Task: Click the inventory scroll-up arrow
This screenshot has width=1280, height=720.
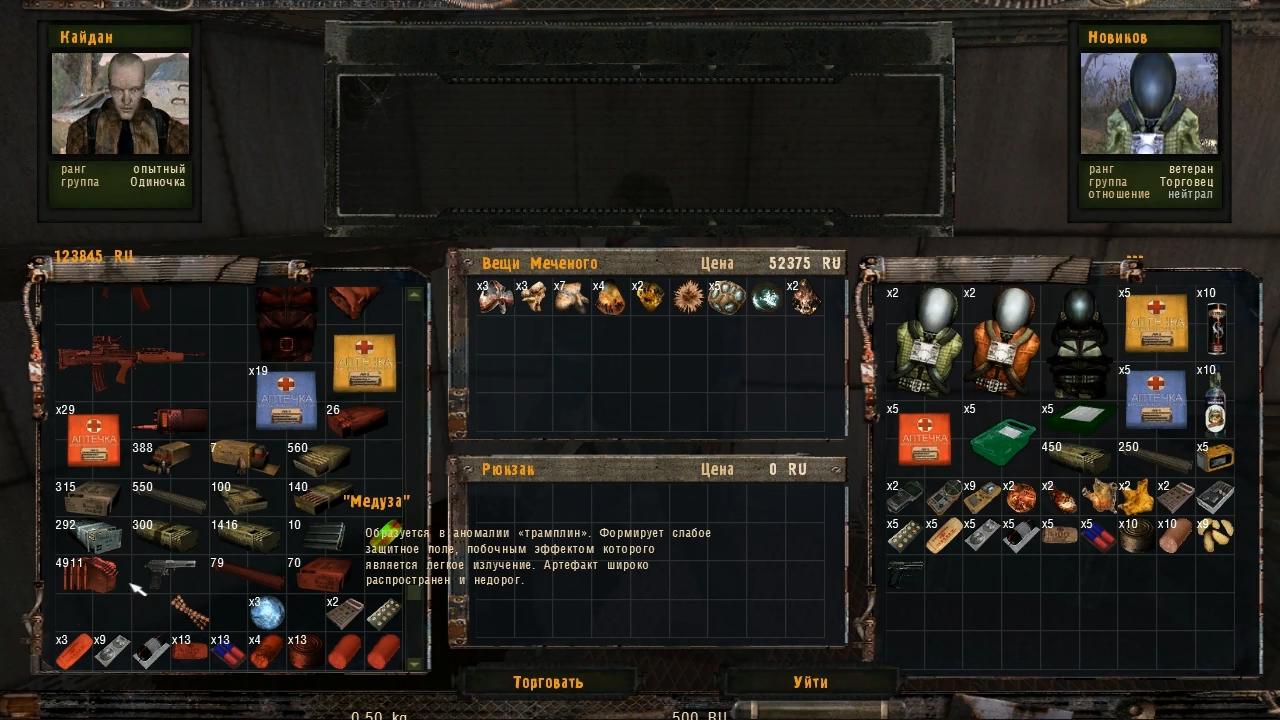Action: 415,295
